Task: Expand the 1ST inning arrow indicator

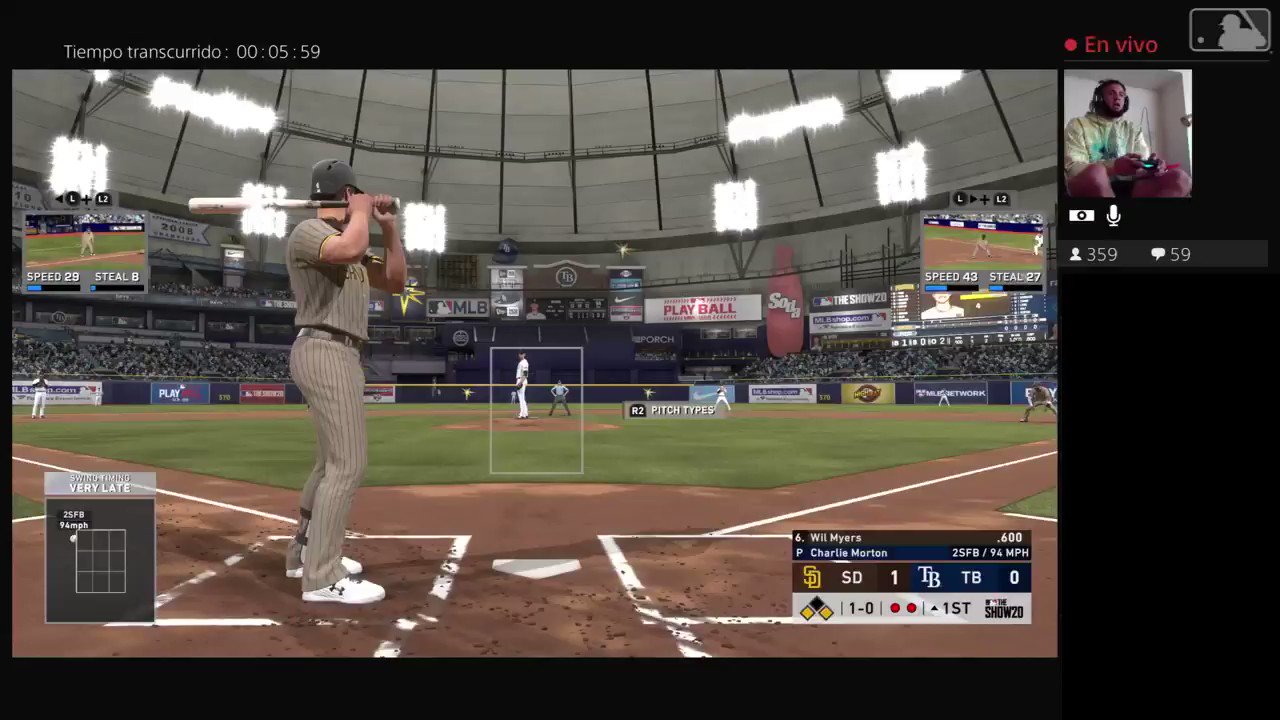Action: [x=934, y=608]
